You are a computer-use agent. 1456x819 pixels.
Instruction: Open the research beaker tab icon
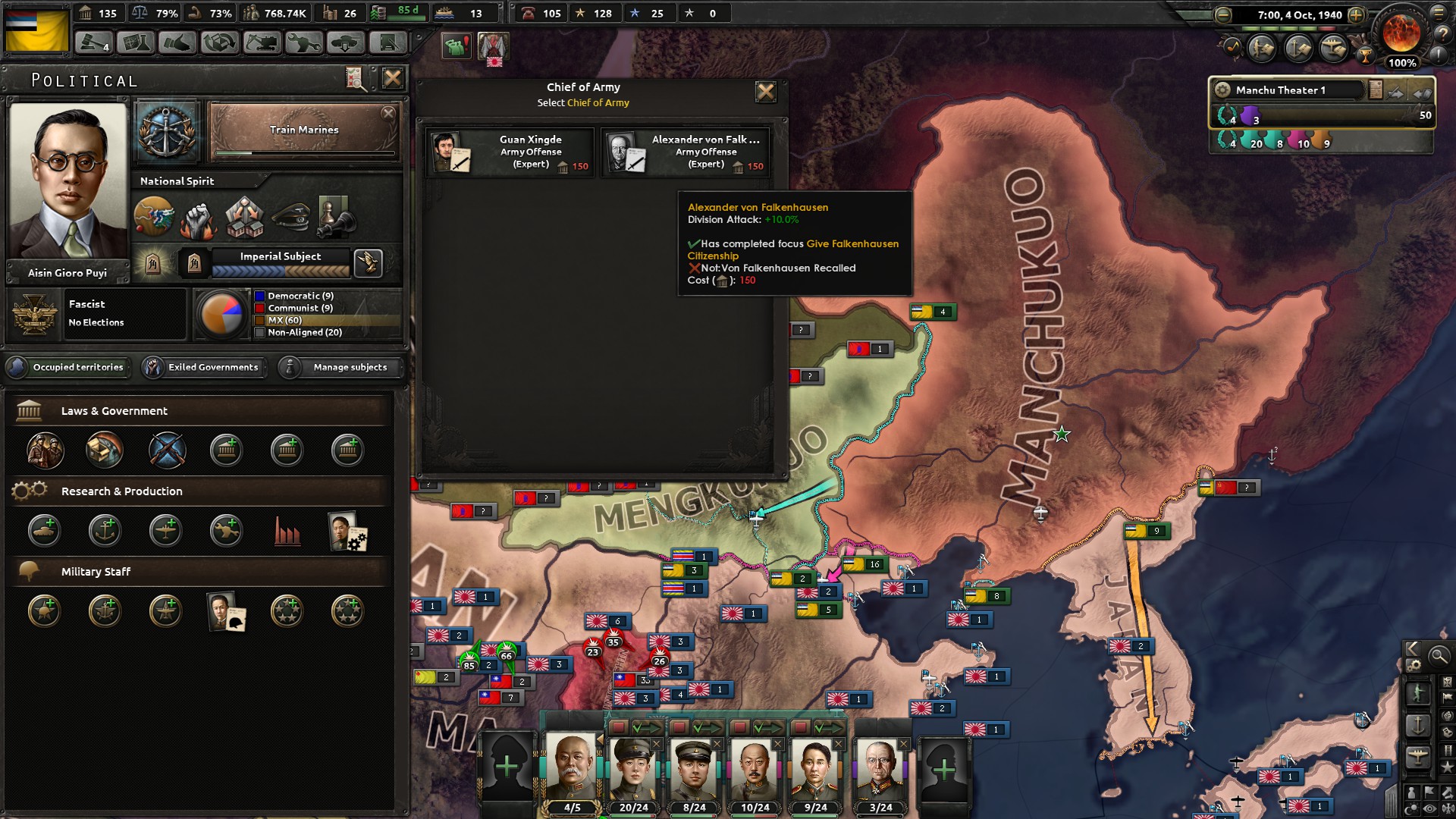[136, 43]
